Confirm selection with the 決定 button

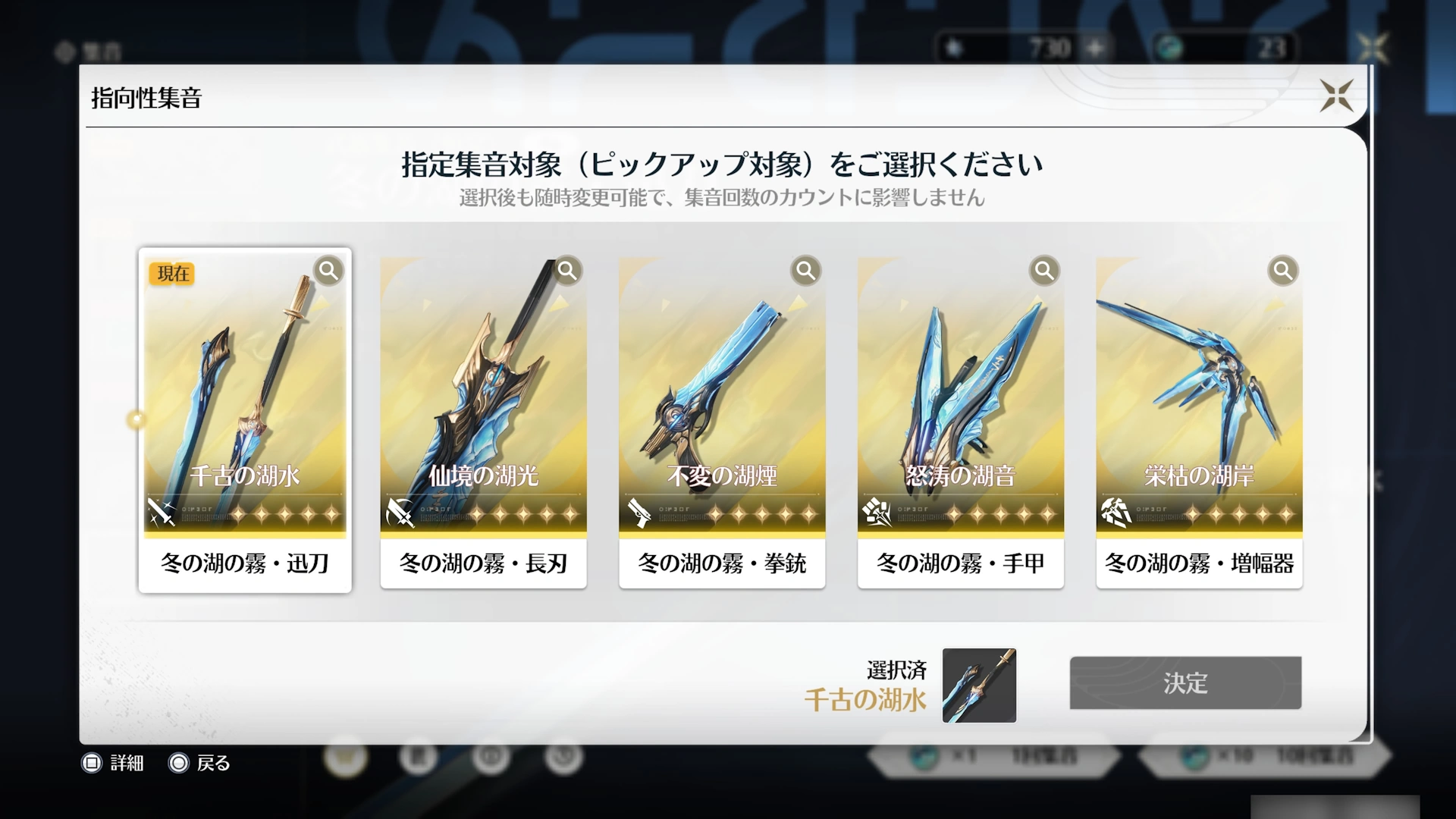1185,683
